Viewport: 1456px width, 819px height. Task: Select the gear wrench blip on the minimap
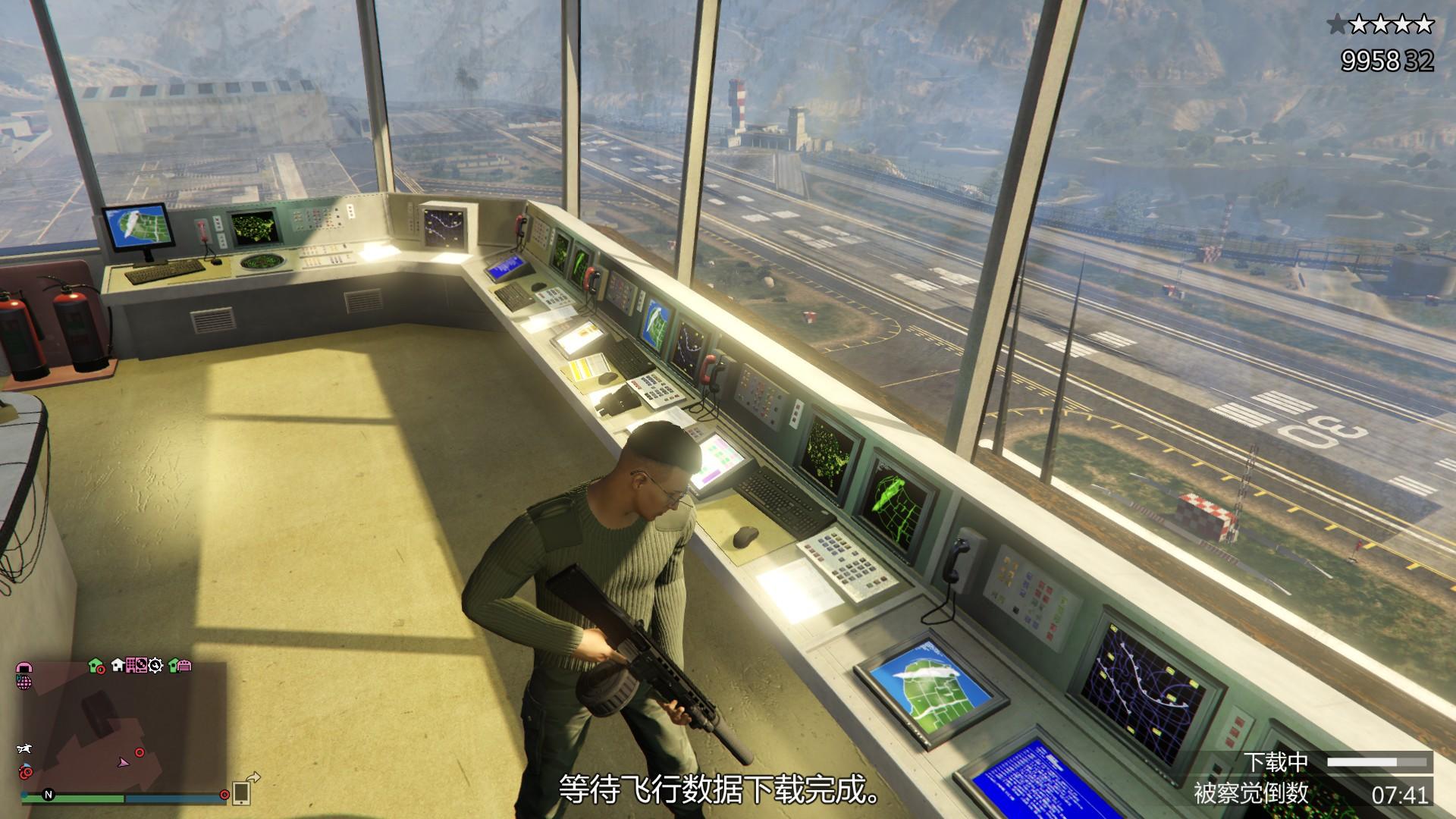pos(155,666)
